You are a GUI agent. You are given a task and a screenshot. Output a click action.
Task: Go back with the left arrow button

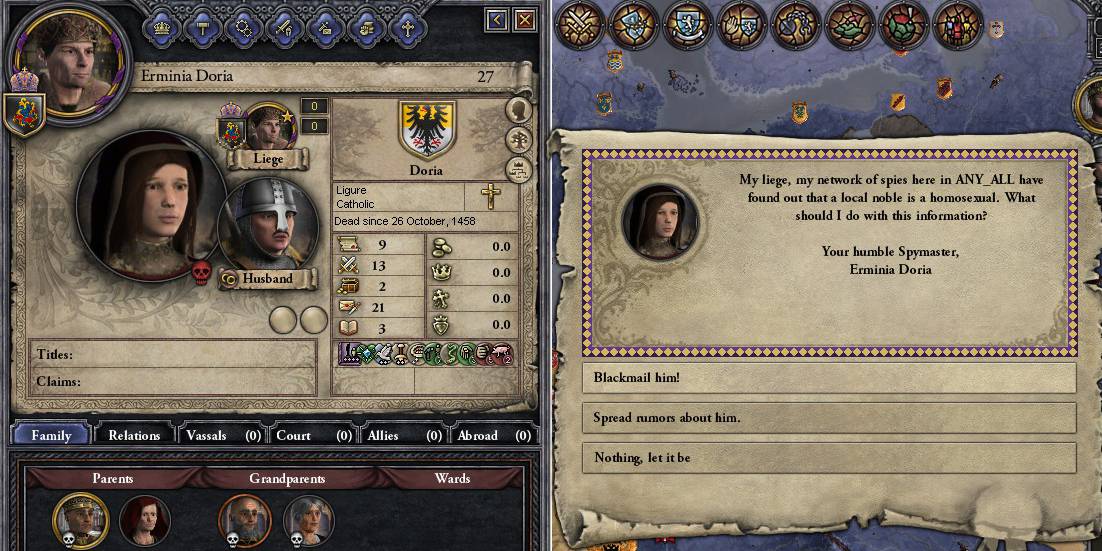pos(497,20)
